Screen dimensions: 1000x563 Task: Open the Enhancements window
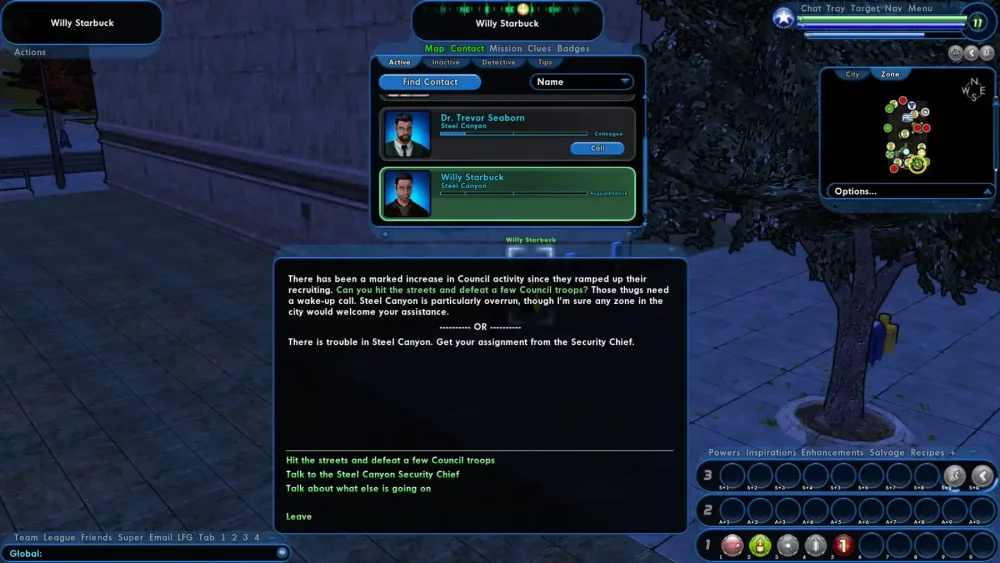point(832,453)
